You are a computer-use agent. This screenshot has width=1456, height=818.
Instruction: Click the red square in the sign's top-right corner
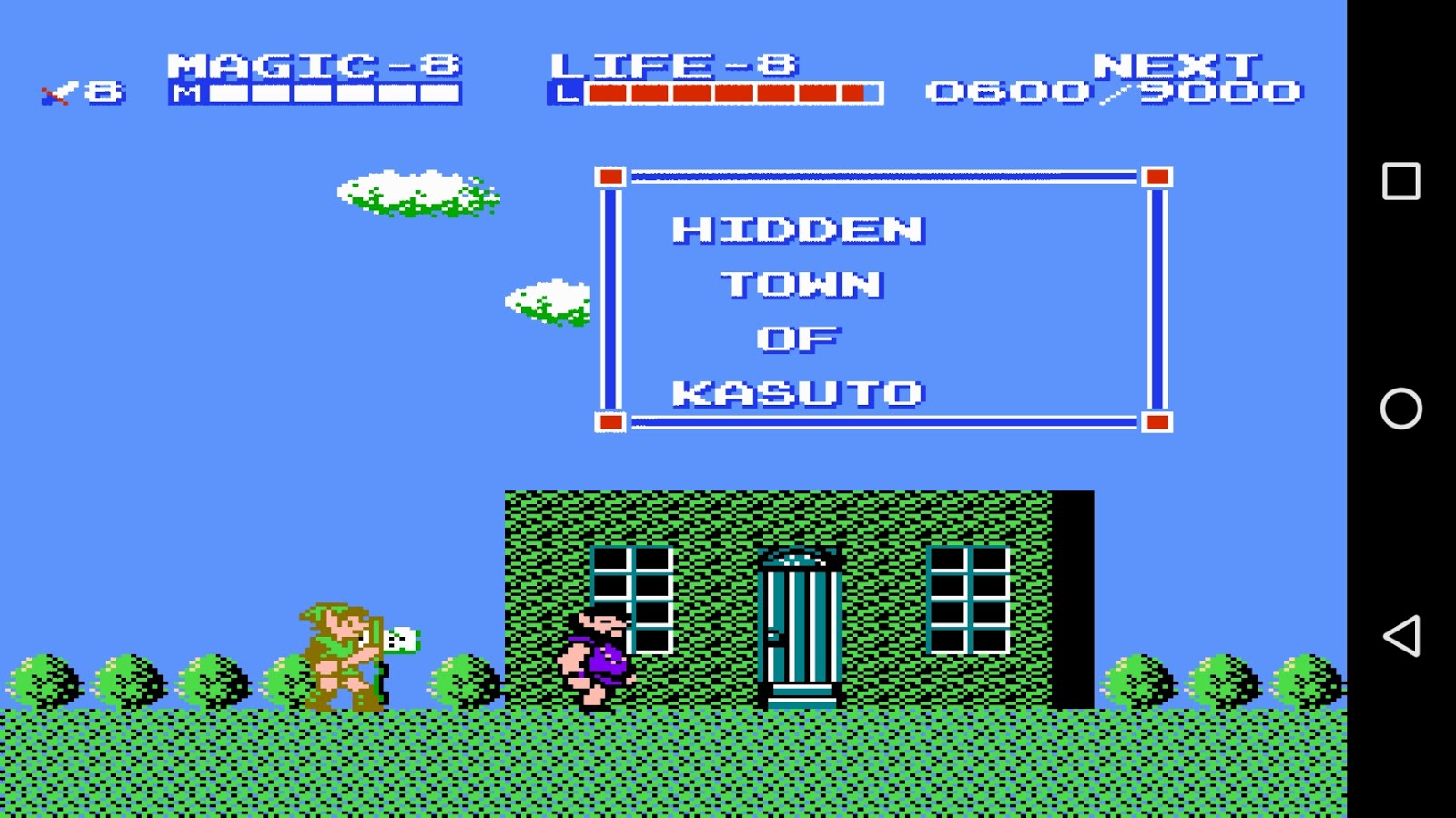click(1157, 177)
